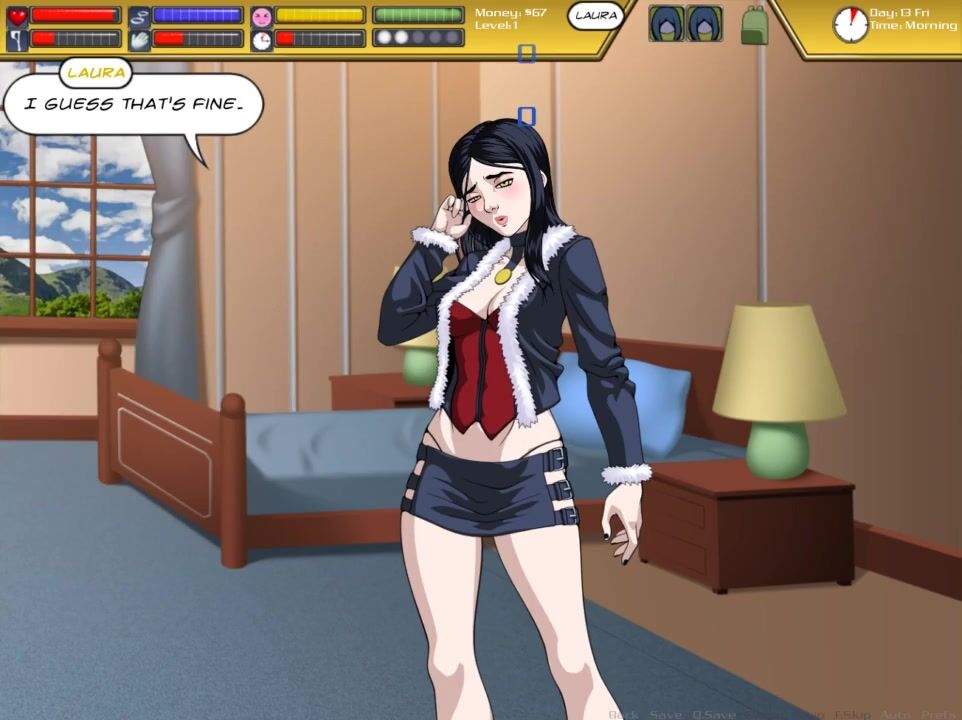
Task: Choose Save from the quick menu
Action: tap(665, 714)
